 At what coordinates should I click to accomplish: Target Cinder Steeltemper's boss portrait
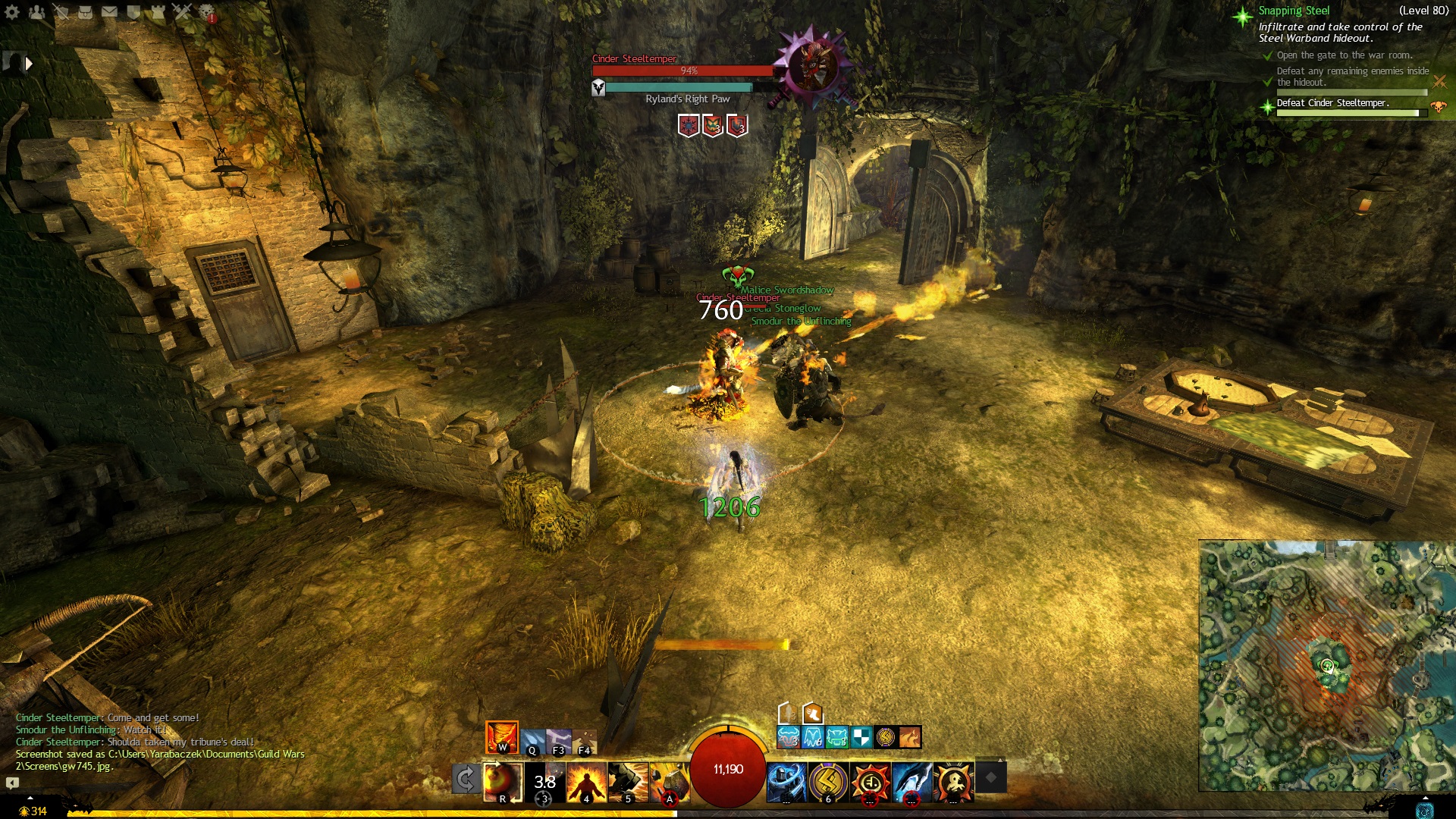[812, 67]
